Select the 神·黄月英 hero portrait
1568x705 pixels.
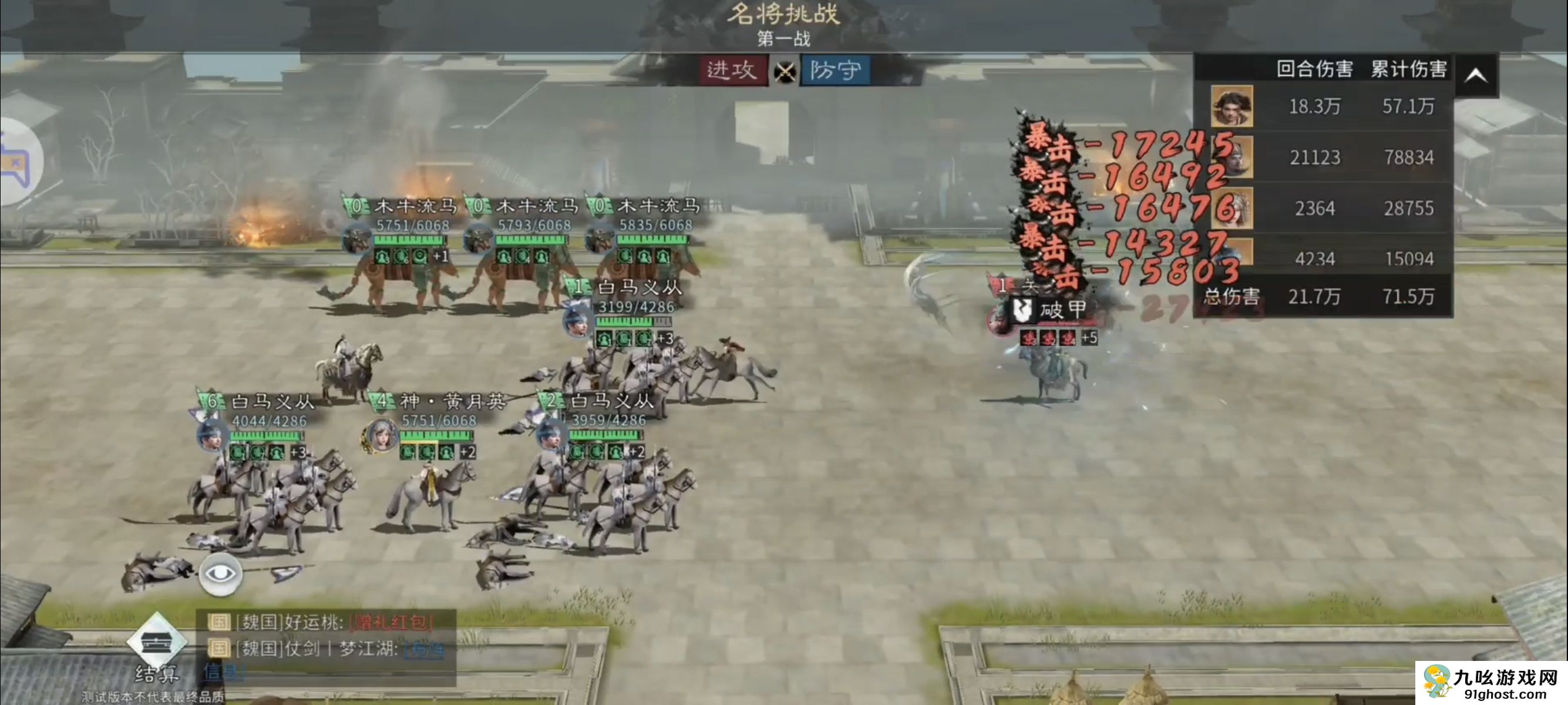[x=381, y=436]
